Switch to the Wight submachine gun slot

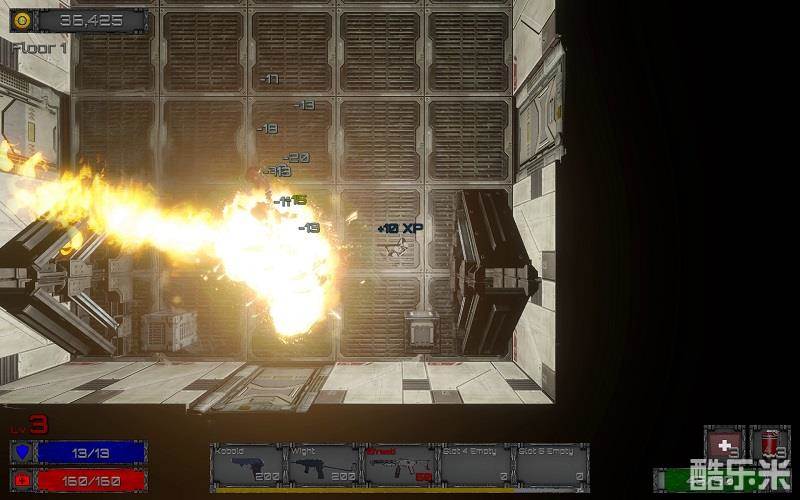(323, 465)
